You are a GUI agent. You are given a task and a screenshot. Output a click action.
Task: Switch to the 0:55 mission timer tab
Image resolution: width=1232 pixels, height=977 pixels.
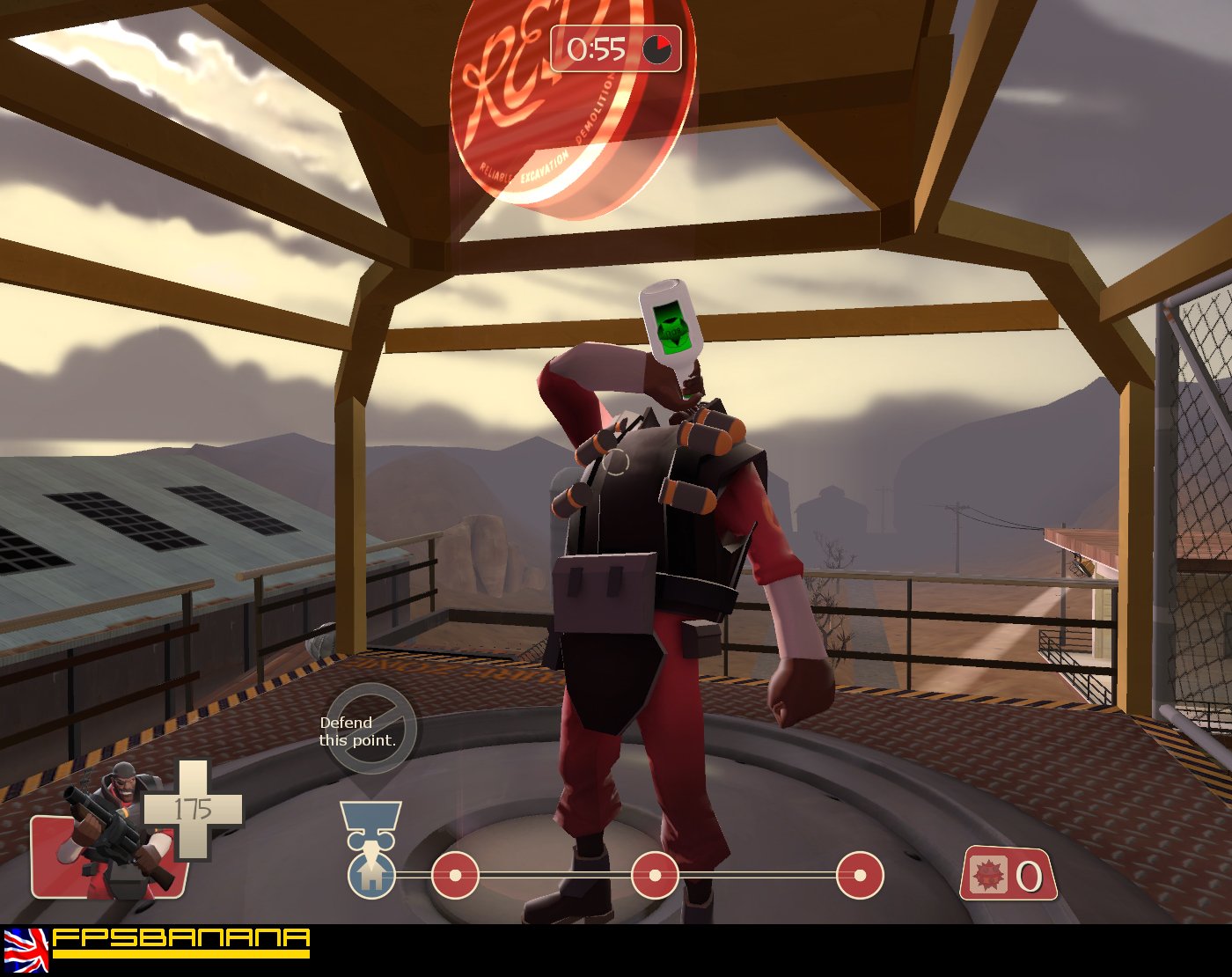(x=597, y=50)
